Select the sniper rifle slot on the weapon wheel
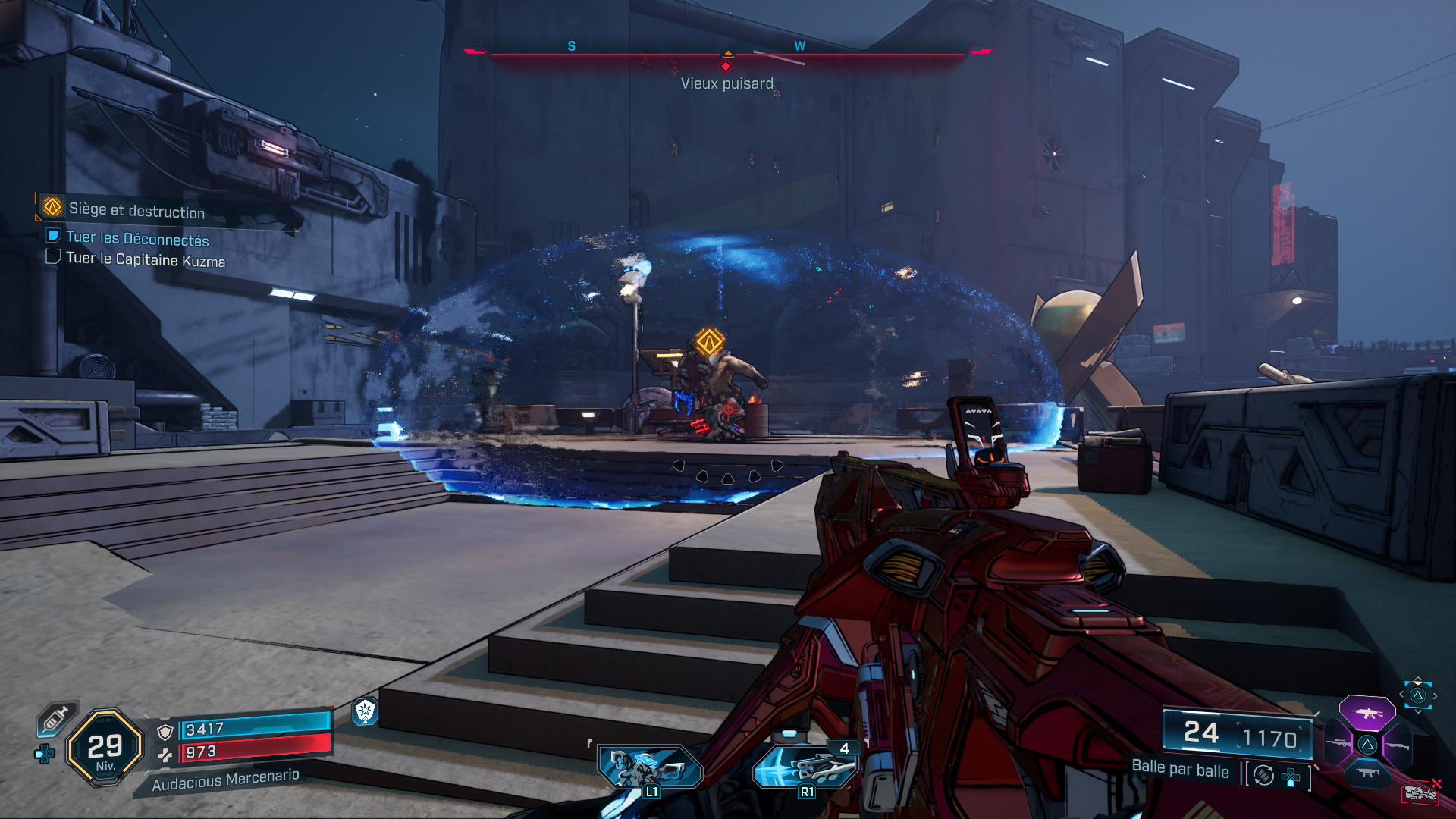 coord(1338,743)
